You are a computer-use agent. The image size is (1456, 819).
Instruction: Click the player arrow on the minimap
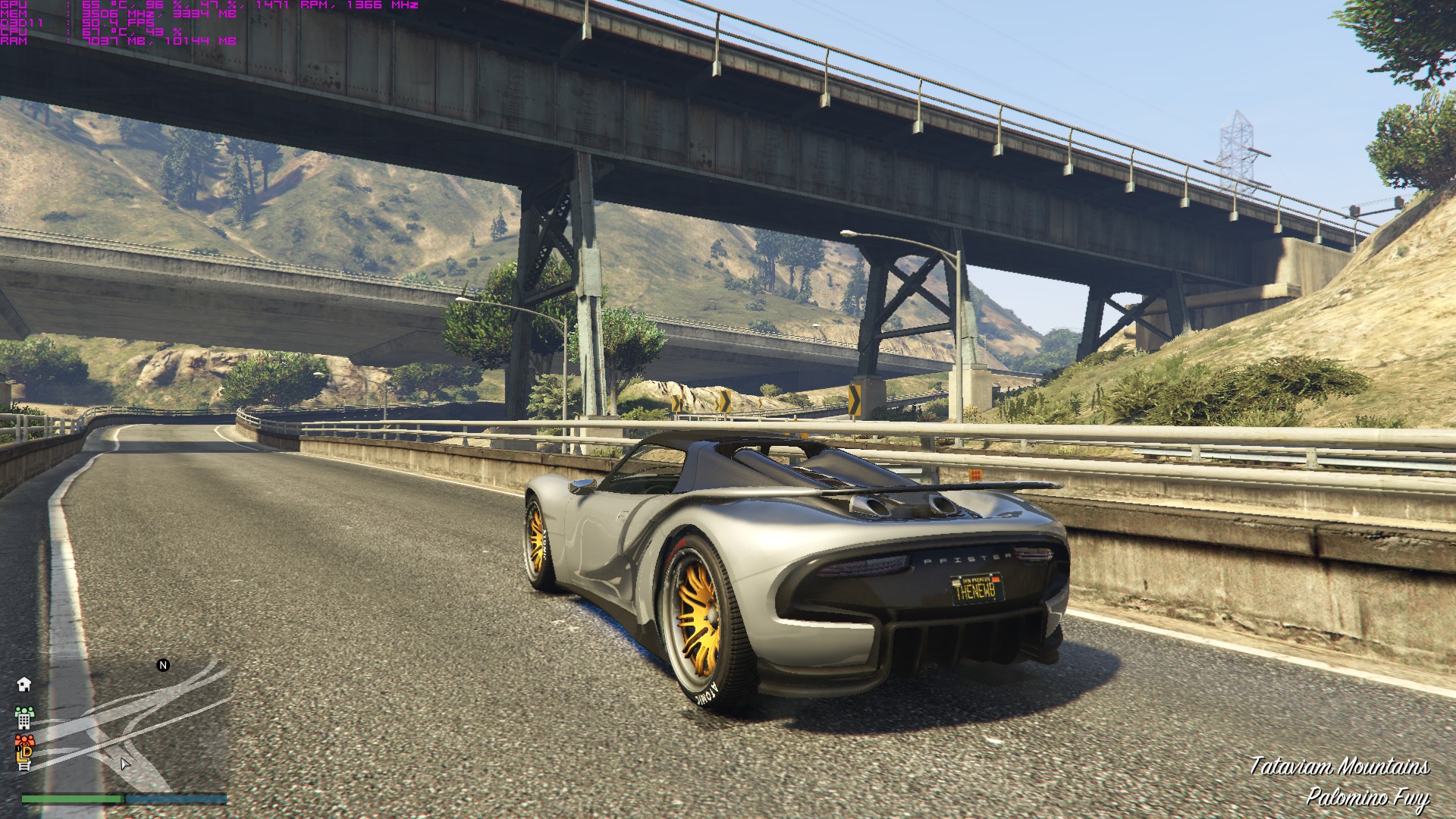click(125, 764)
